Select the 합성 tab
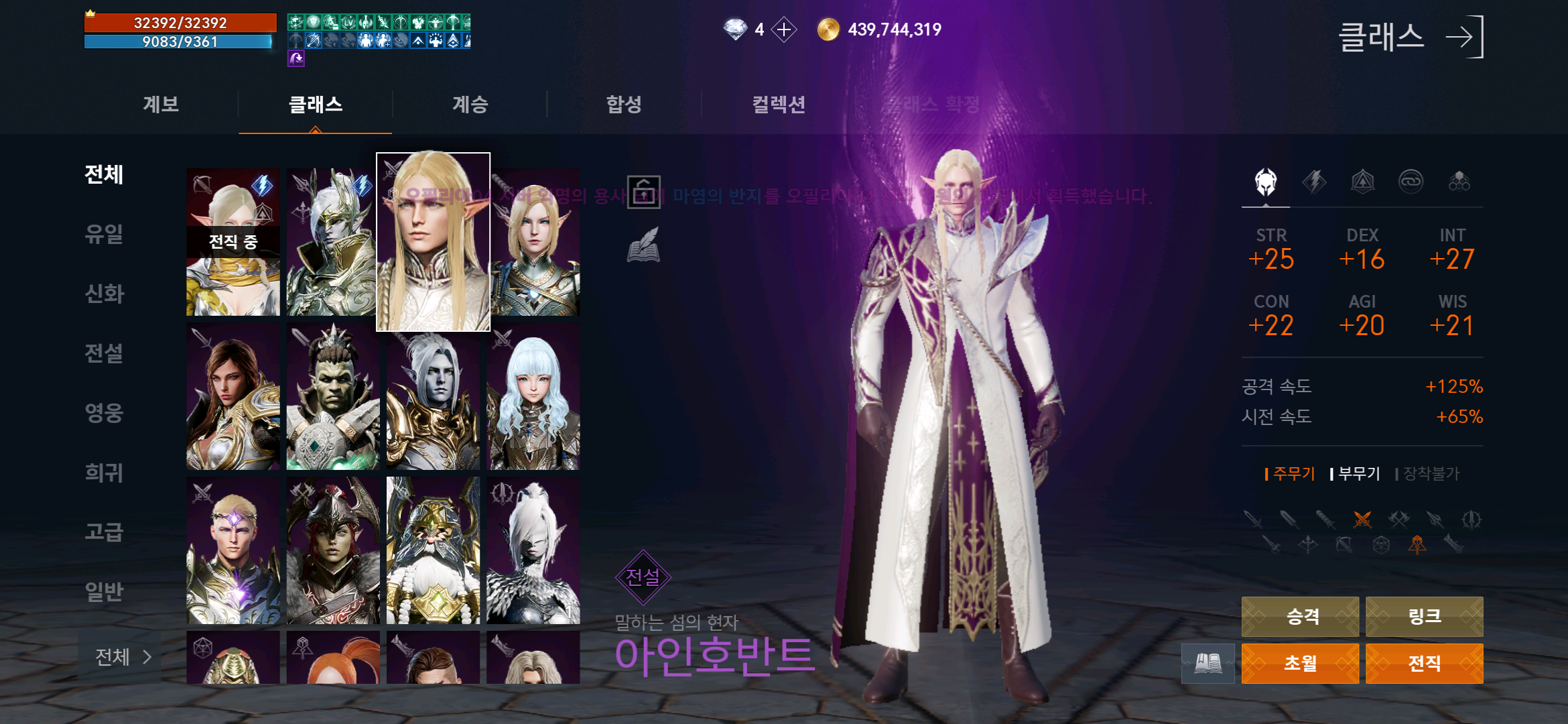This screenshot has height=724, width=1568. point(624,105)
